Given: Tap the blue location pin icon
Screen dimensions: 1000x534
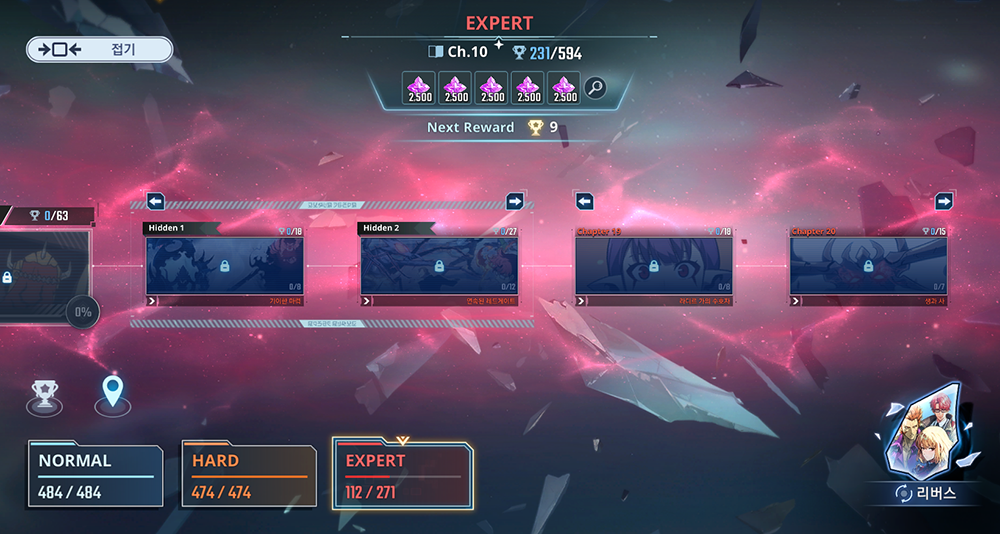Looking at the screenshot, I should click(x=112, y=394).
